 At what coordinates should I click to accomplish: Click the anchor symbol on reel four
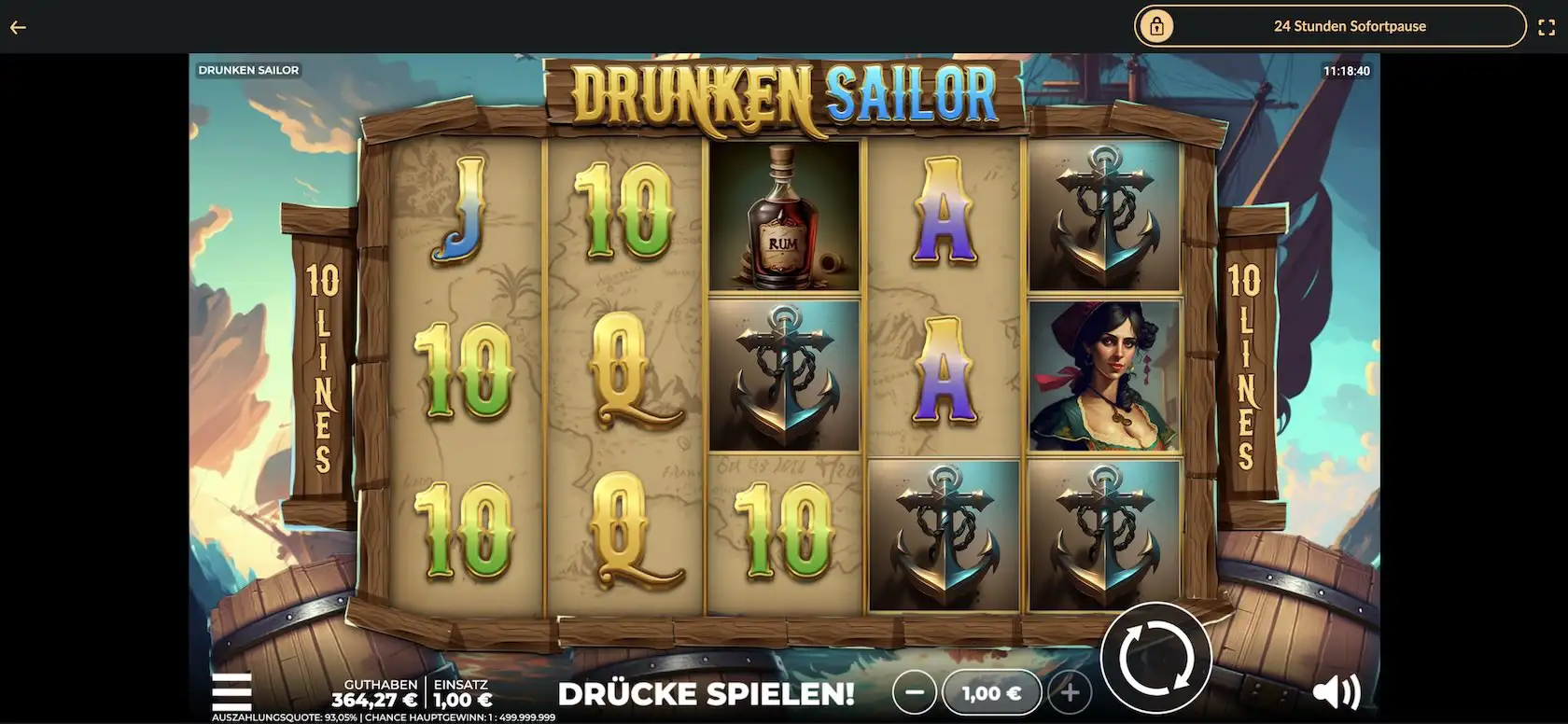click(945, 532)
